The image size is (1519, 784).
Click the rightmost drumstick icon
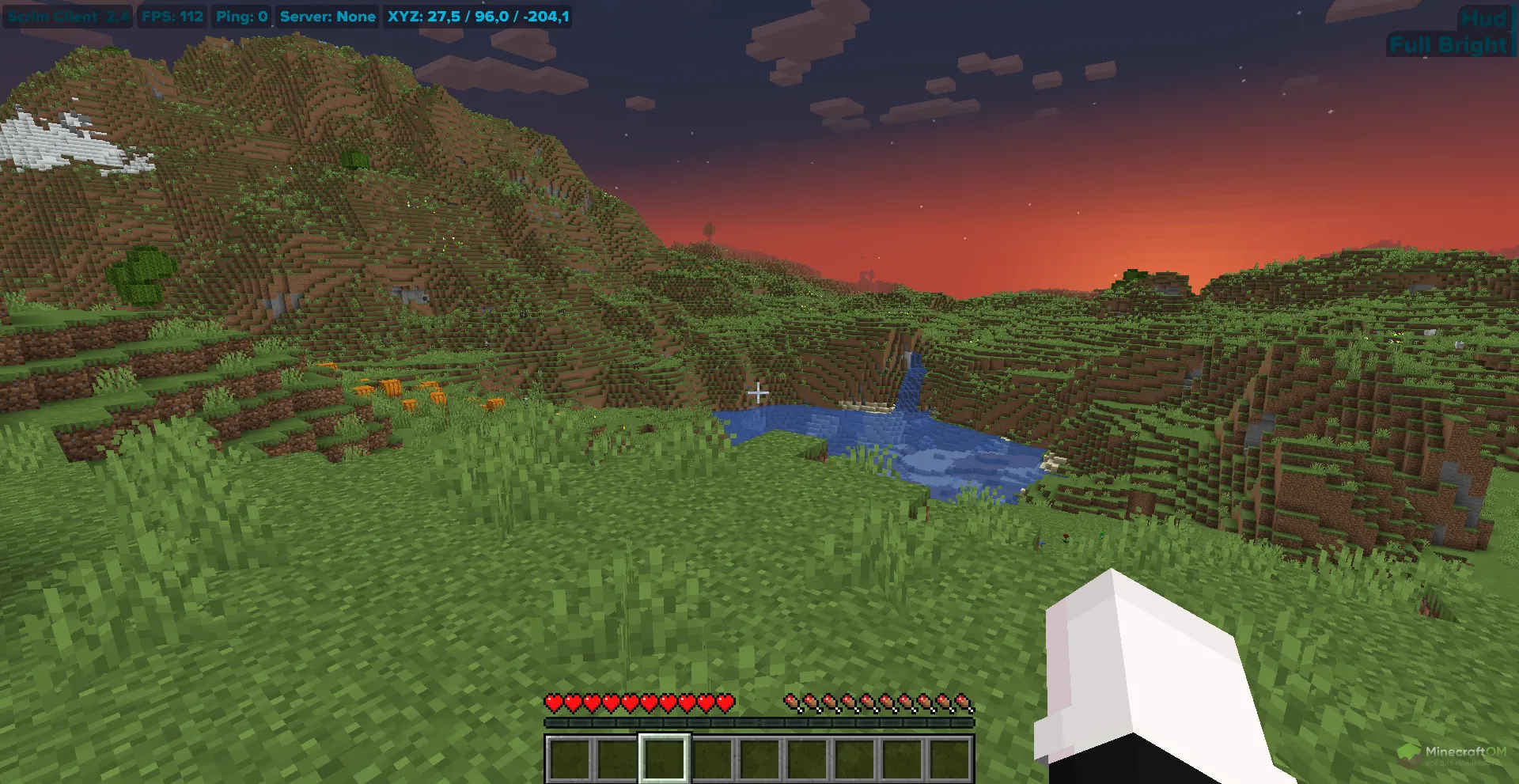click(962, 703)
